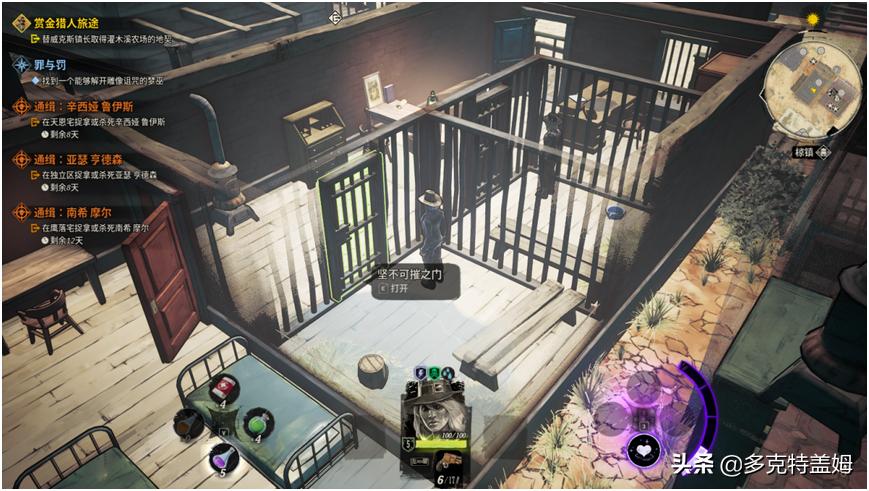Click the sun time-of-day icon
This screenshot has width=869, height=491.
click(812, 19)
